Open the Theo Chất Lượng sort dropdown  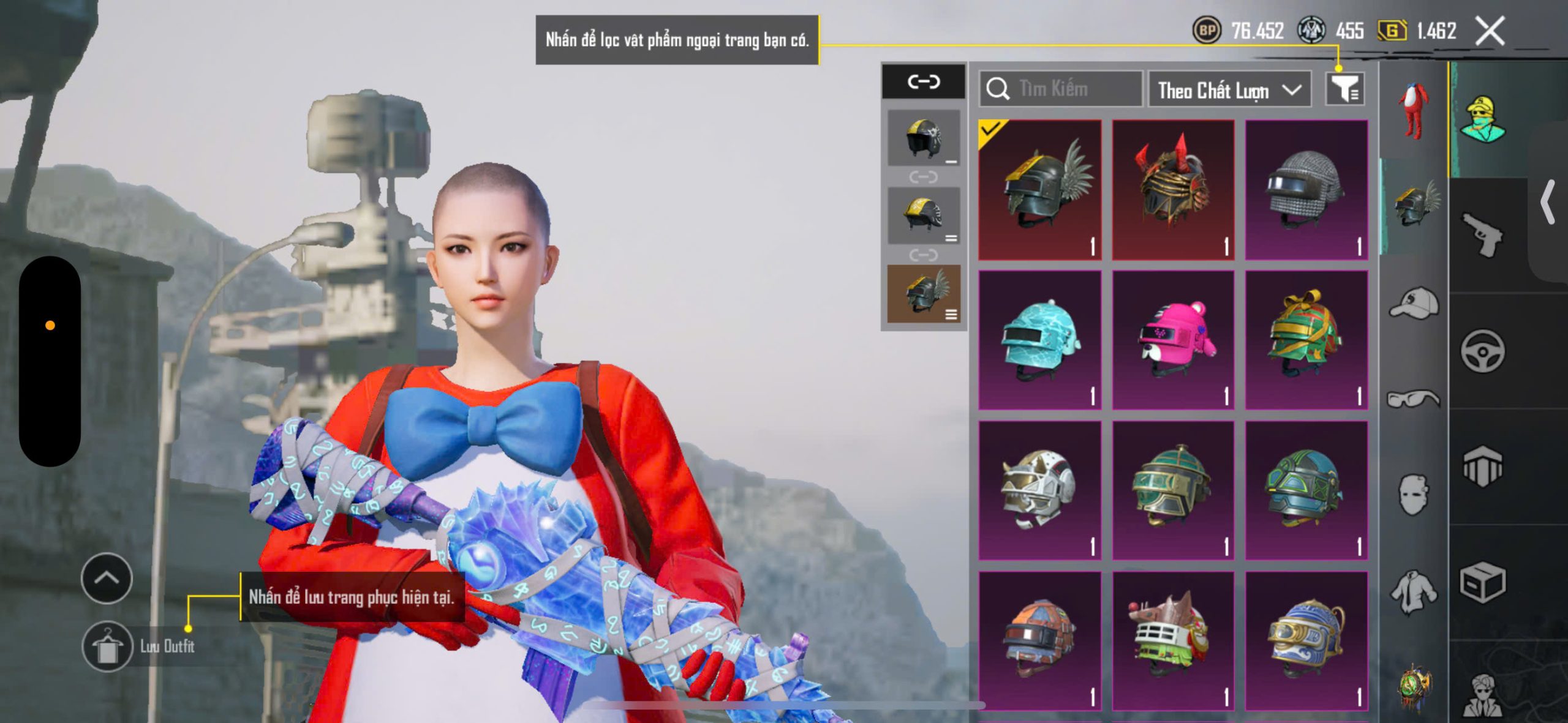click(1229, 91)
